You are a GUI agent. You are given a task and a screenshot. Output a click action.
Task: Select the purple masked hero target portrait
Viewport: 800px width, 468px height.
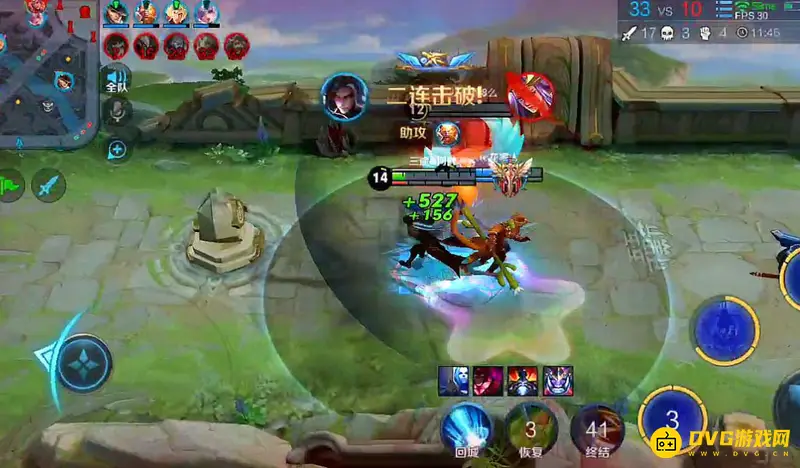coord(557,381)
